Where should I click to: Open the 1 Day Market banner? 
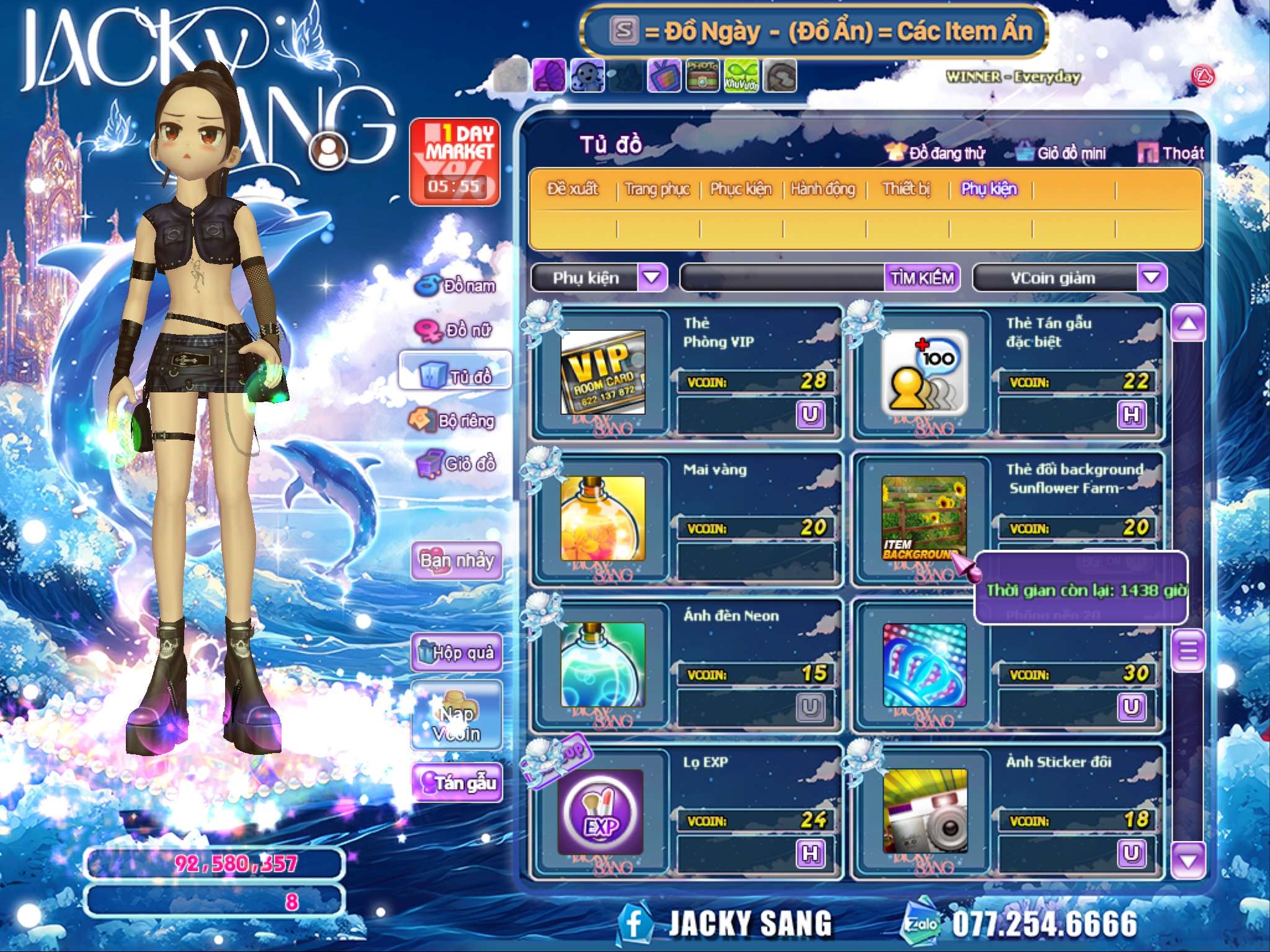(x=455, y=161)
